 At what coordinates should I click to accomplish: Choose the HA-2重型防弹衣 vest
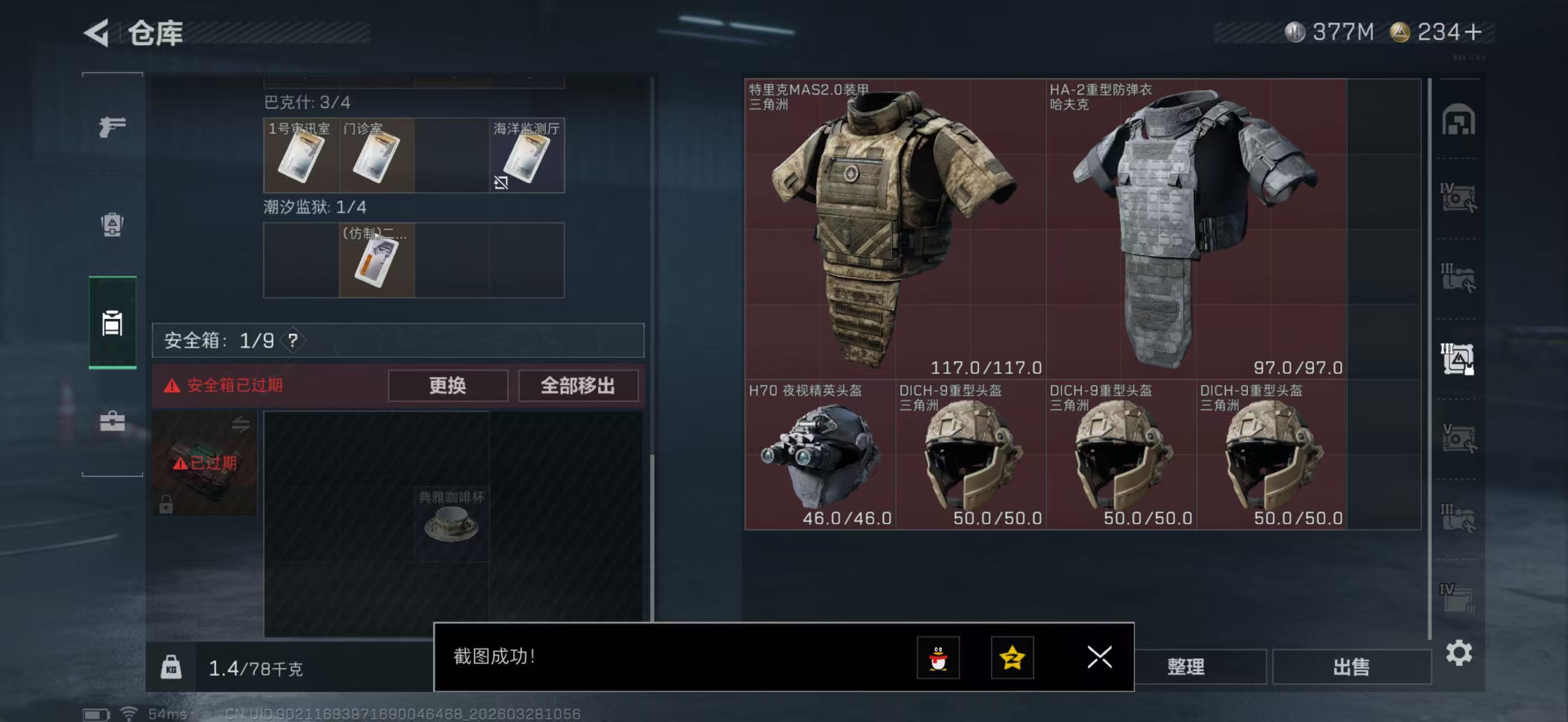point(1195,228)
